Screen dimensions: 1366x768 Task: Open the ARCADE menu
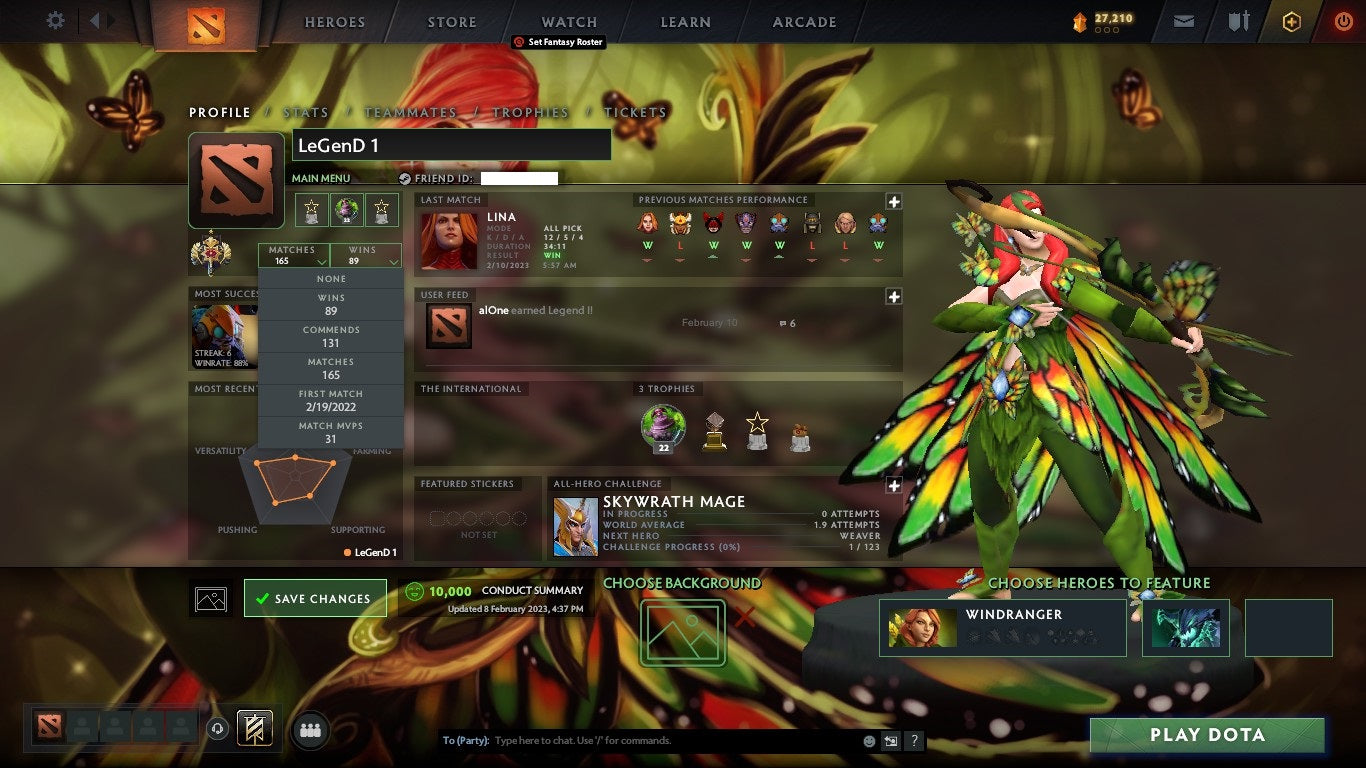point(803,21)
